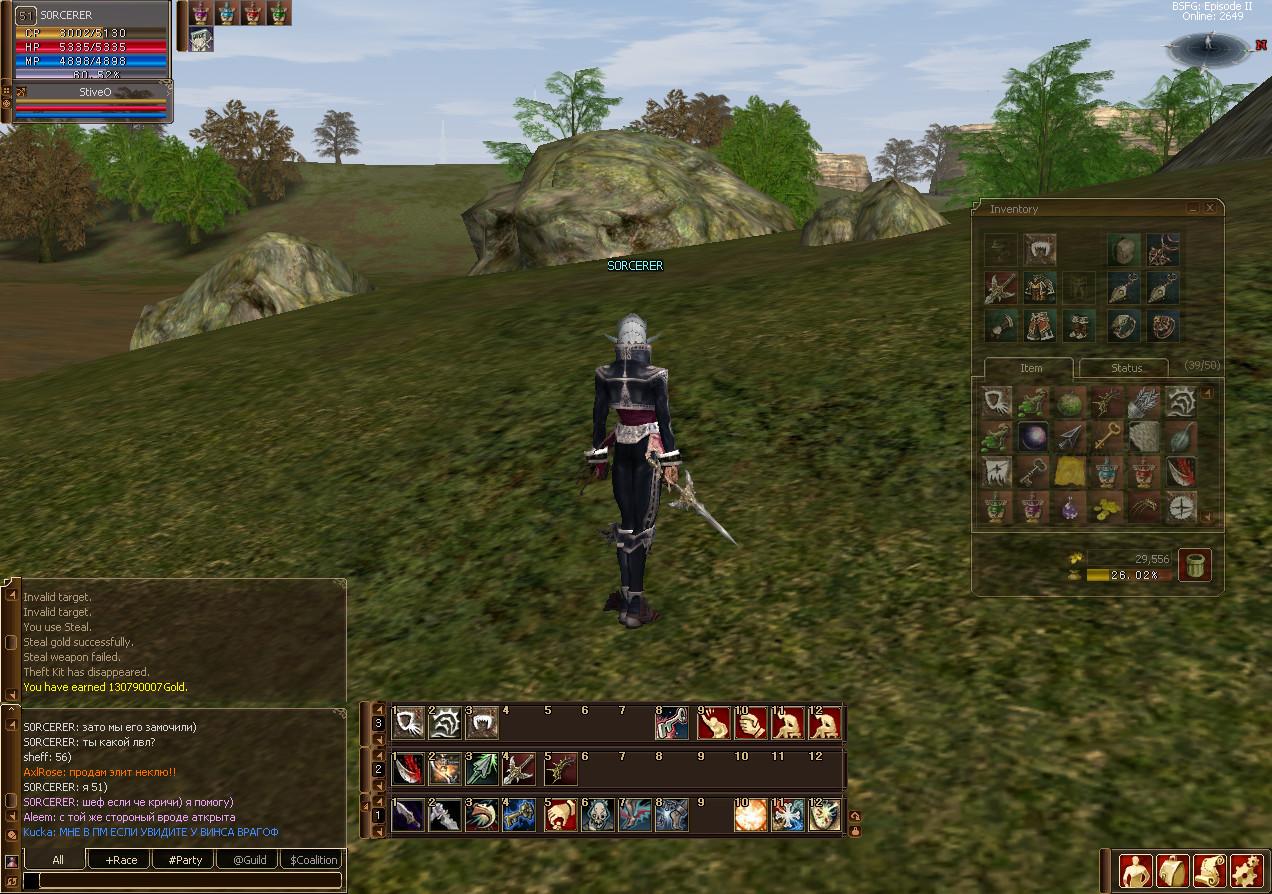This screenshot has height=894, width=1272.
Task: Click the yellow cloth item in inventory
Action: pyautogui.click(x=1068, y=471)
